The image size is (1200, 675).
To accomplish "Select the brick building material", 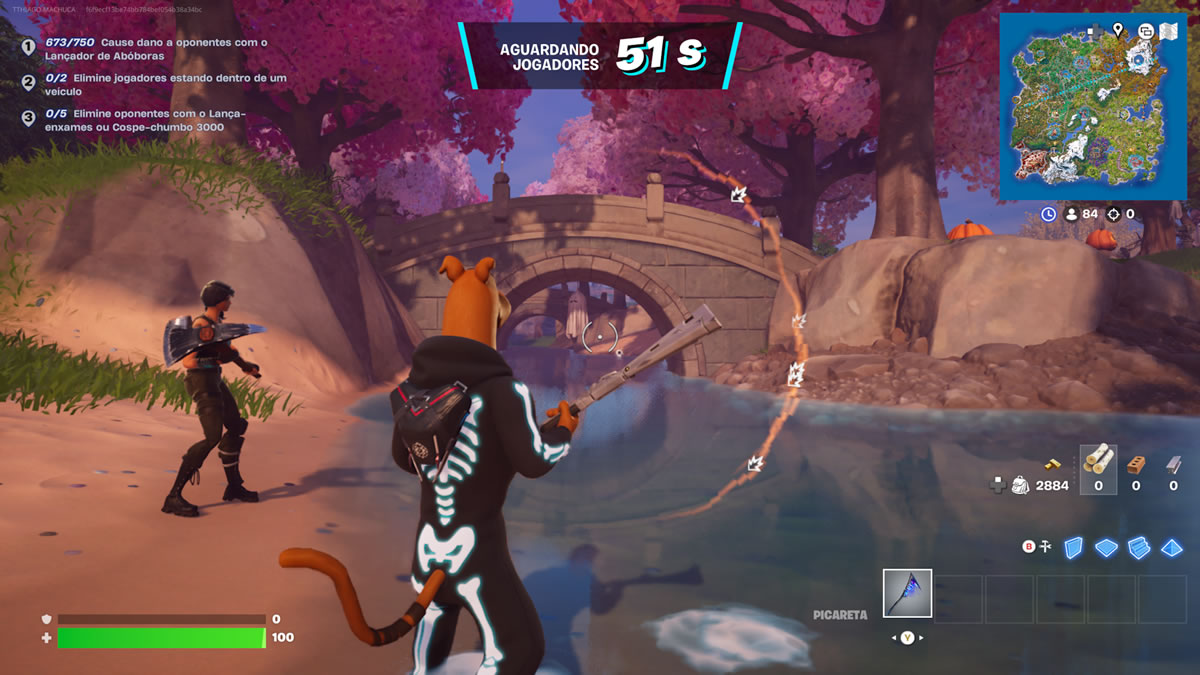I will [1135, 463].
